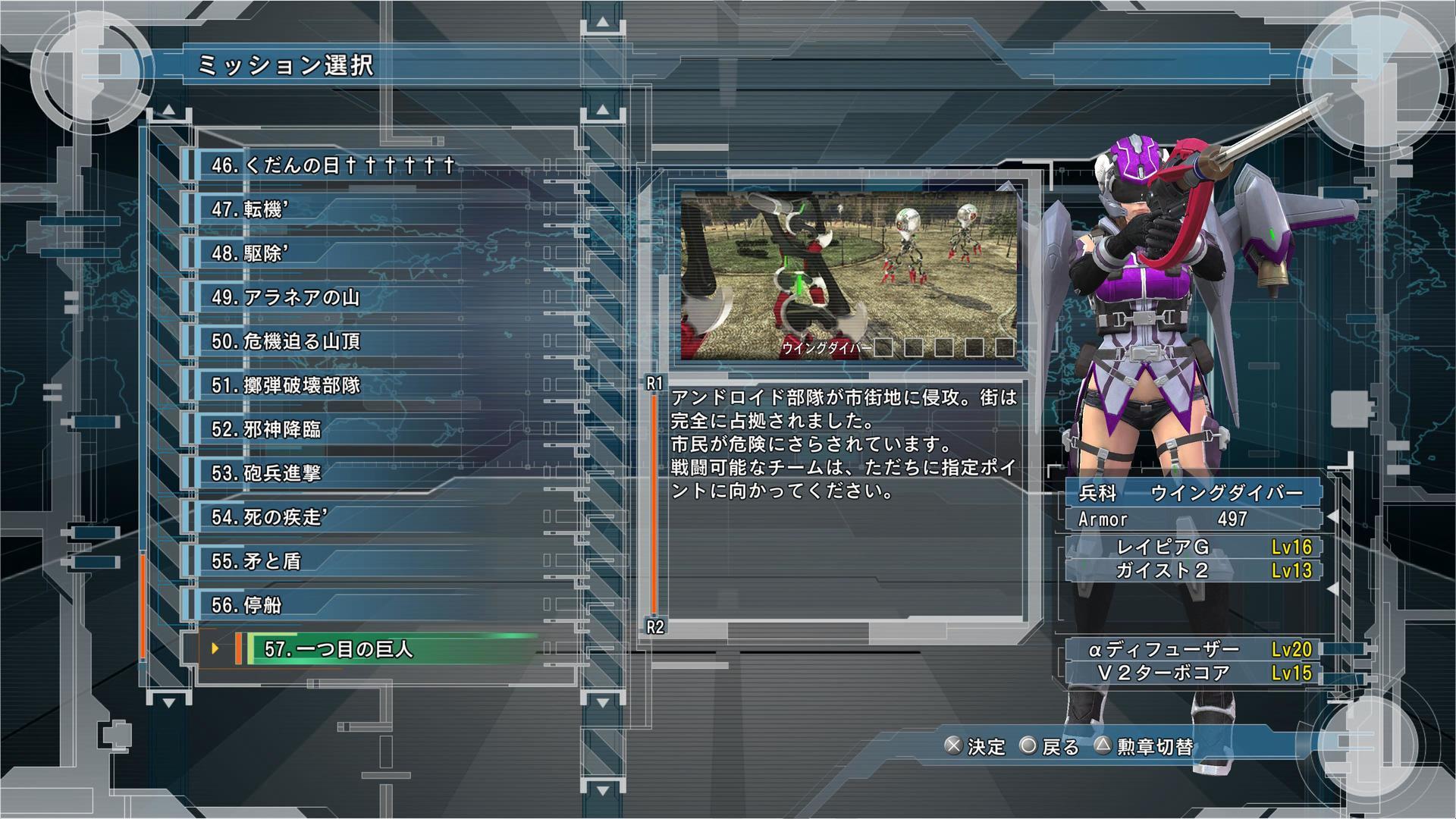Choose the V2ターボコア equipment row

(x=1193, y=673)
